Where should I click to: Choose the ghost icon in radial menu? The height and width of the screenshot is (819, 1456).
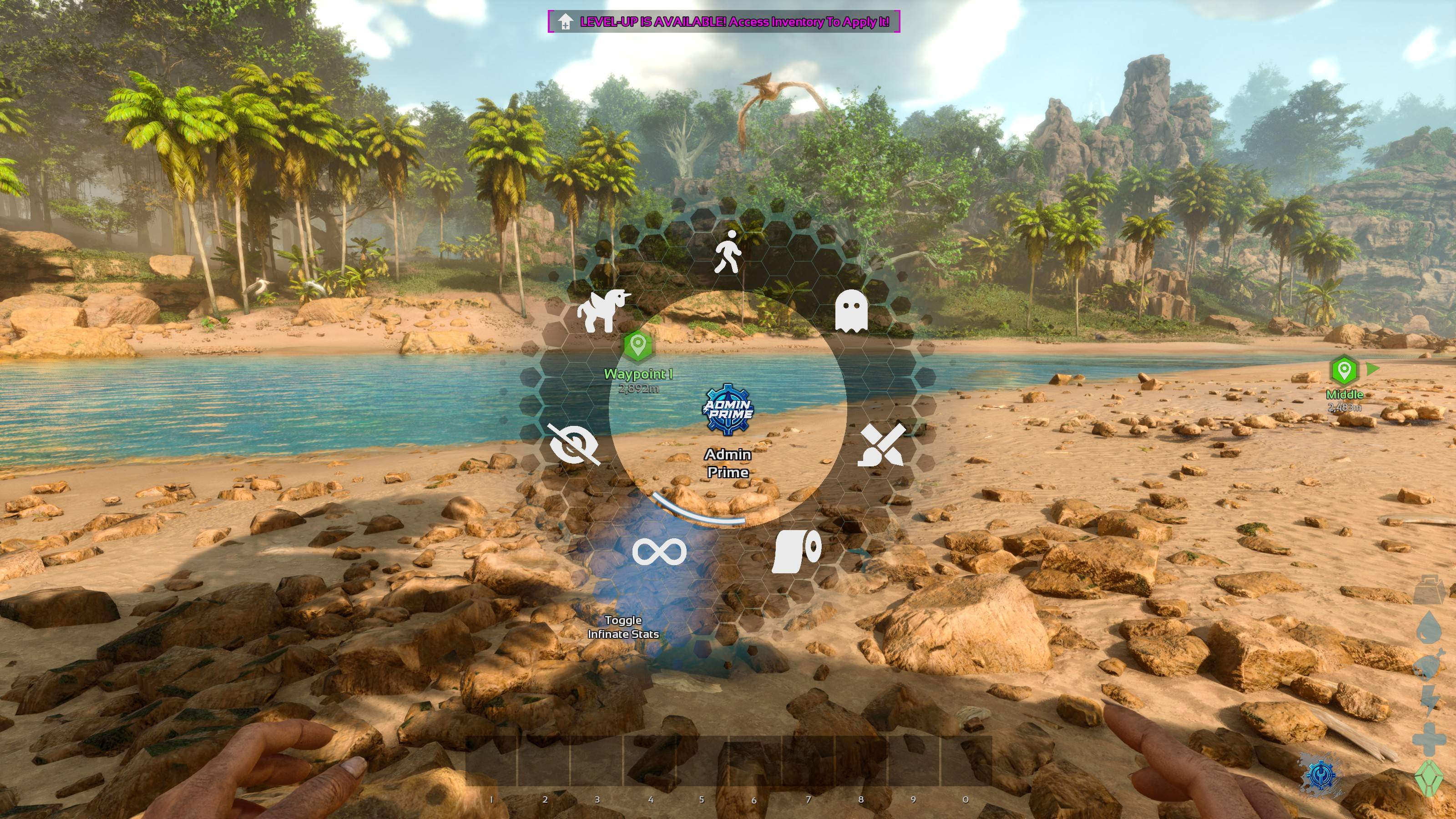click(851, 311)
